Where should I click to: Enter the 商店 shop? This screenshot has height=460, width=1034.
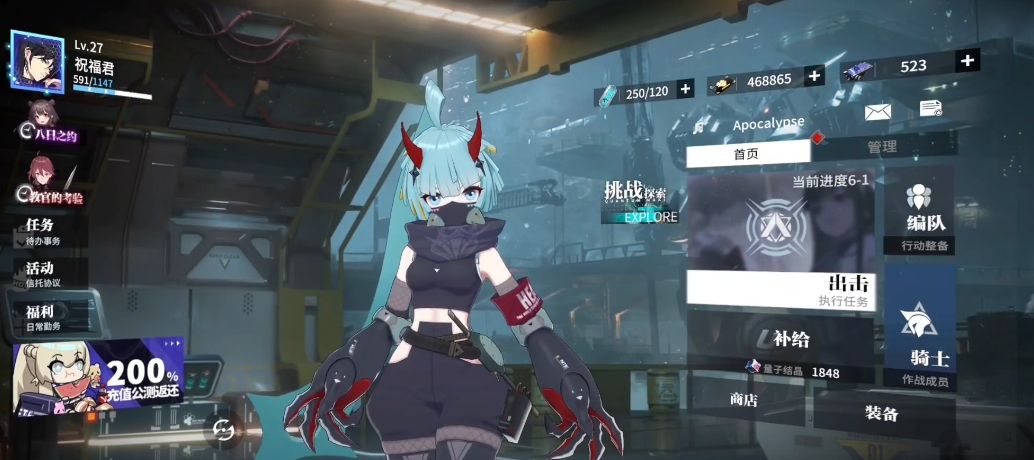tap(744, 400)
